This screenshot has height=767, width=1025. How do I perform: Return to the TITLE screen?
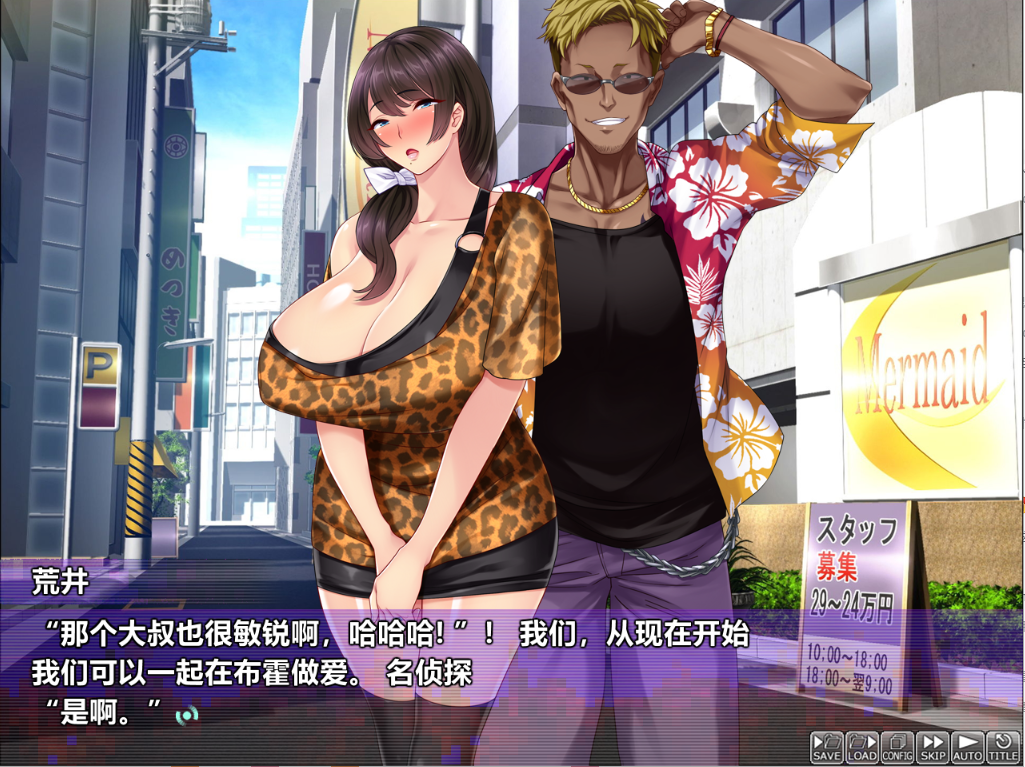1003,747
